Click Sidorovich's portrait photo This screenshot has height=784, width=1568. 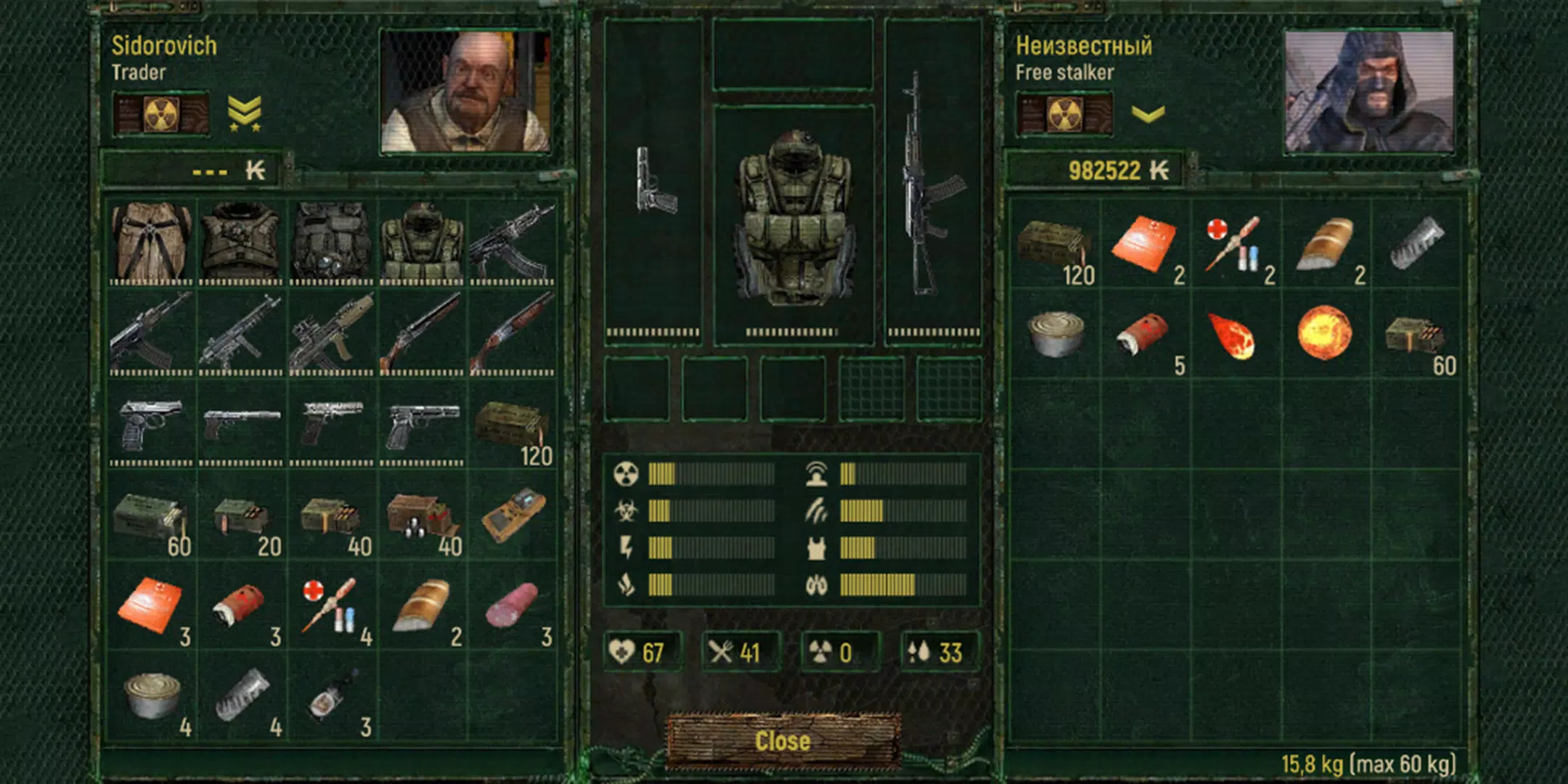pyautogui.click(x=462, y=93)
